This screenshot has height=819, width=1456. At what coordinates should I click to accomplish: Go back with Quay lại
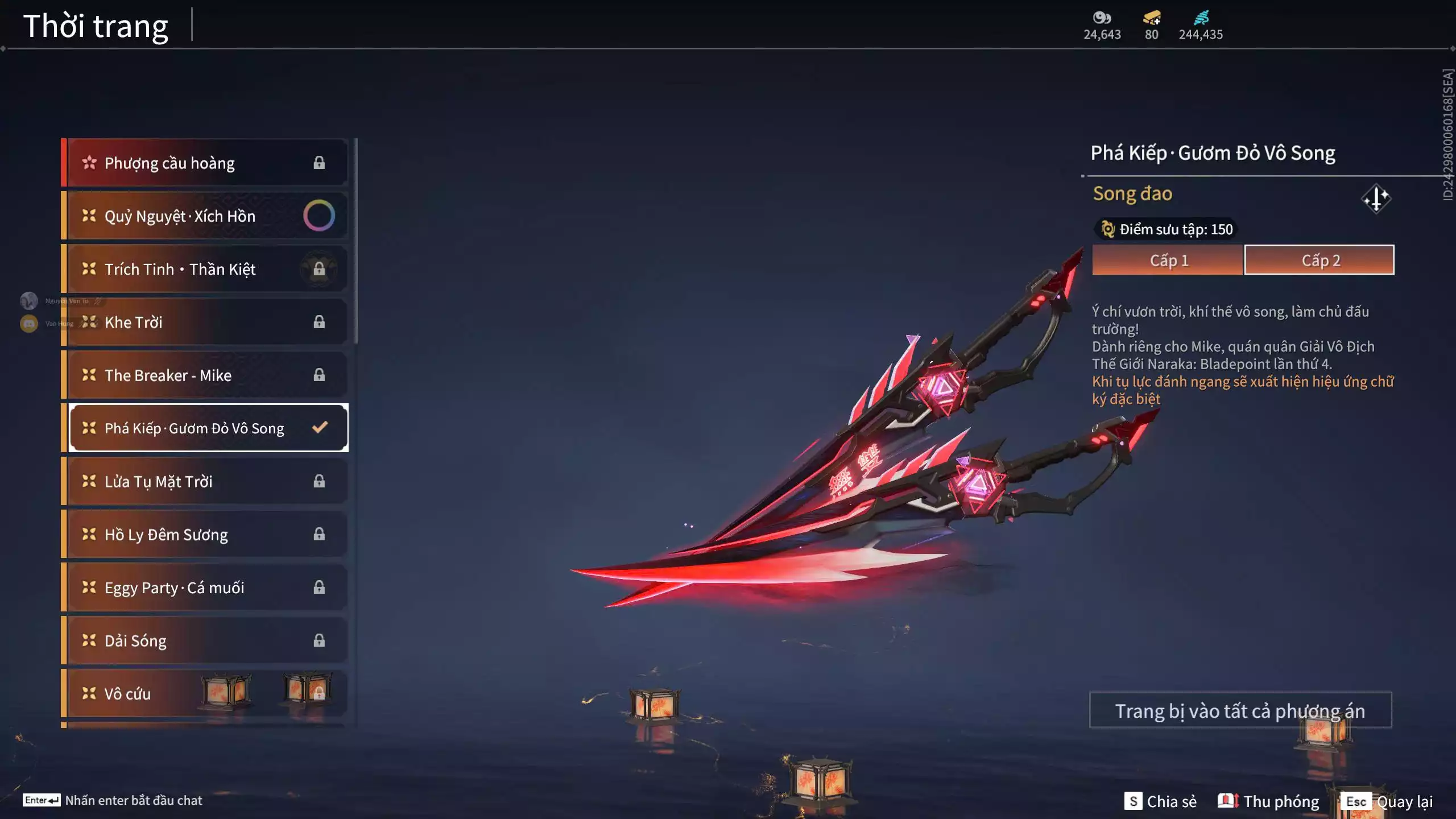coord(1388,801)
